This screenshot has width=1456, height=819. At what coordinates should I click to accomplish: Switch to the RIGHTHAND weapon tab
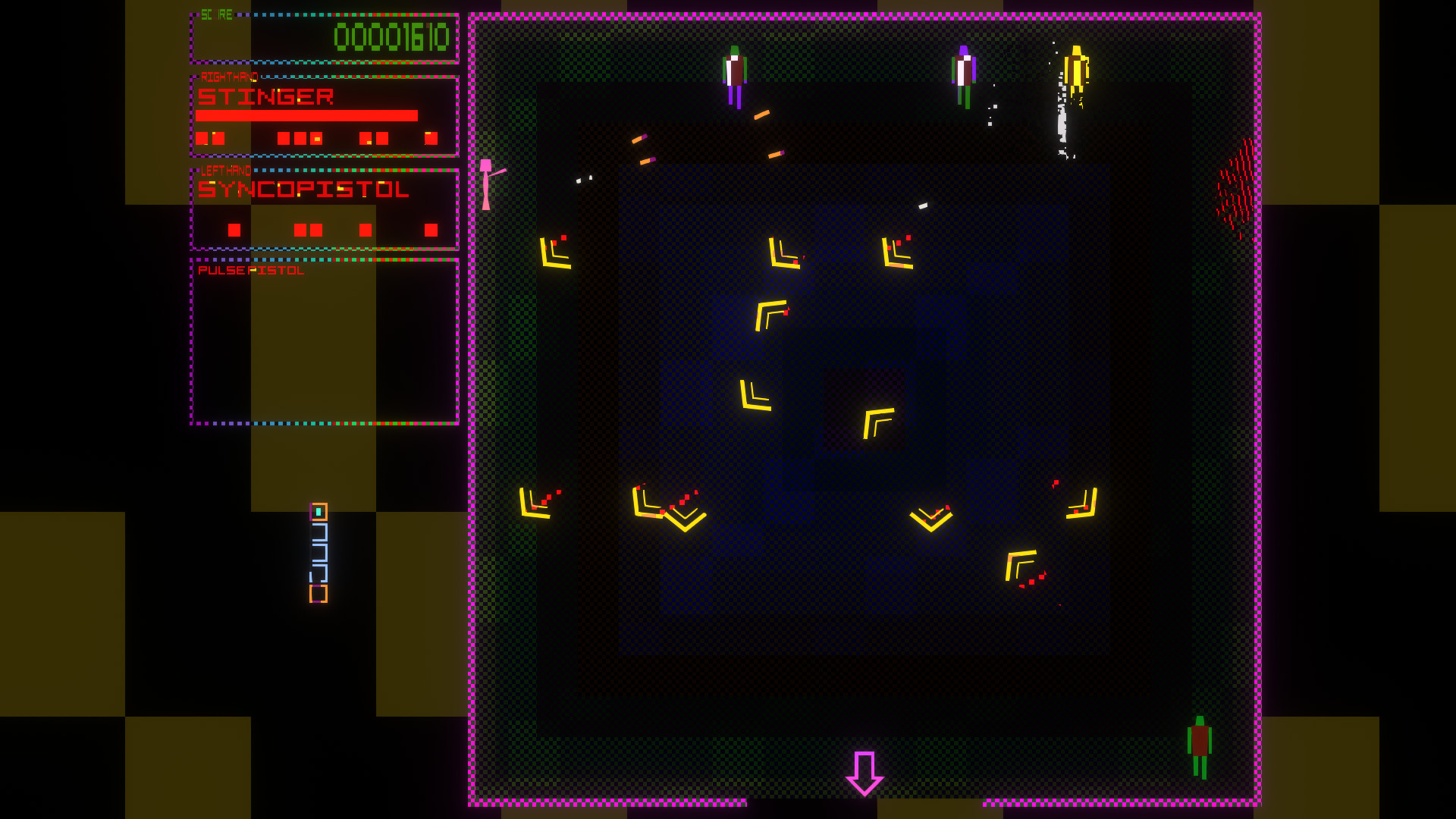[227, 75]
